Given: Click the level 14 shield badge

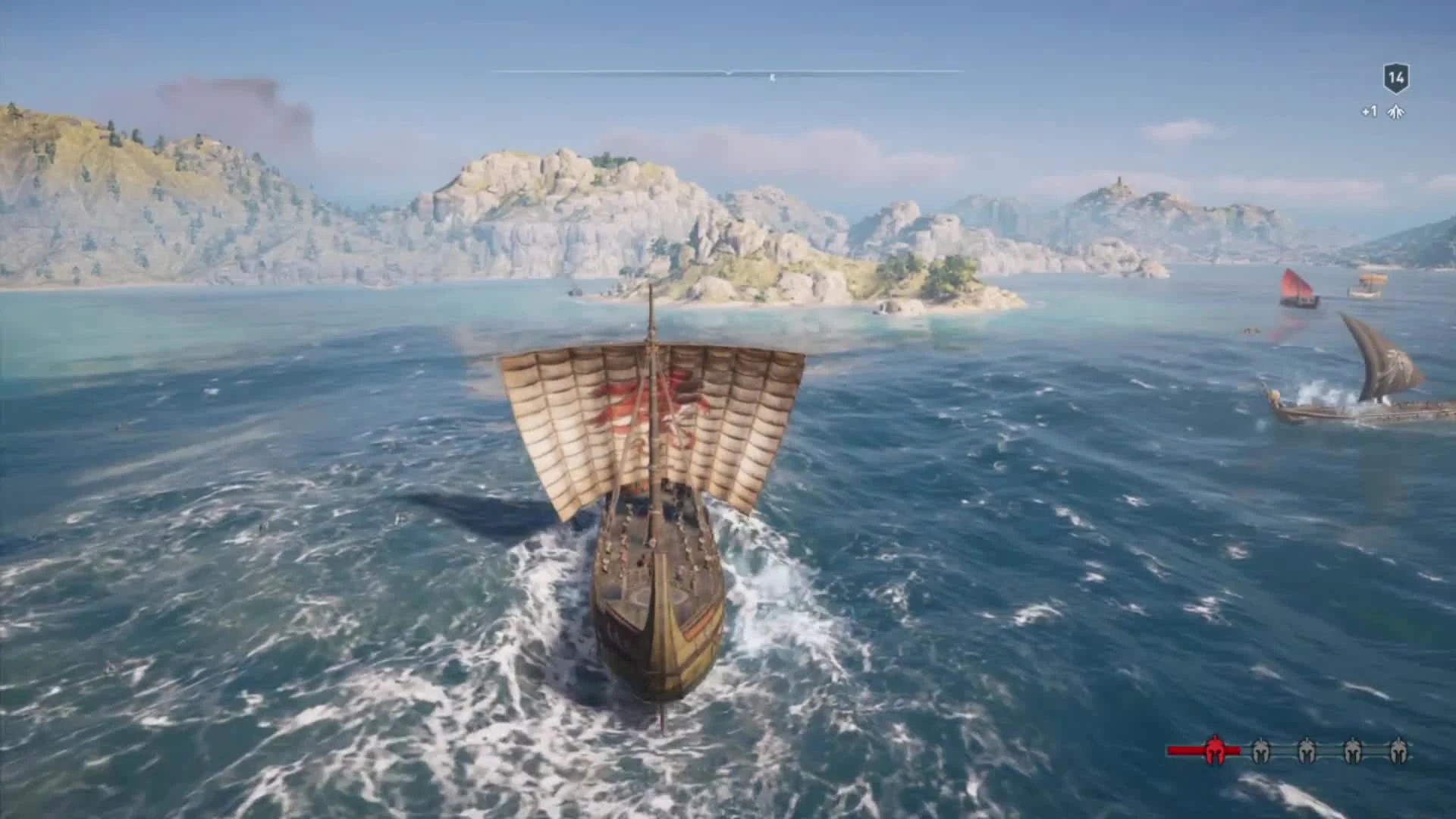Looking at the screenshot, I should (1395, 78).
